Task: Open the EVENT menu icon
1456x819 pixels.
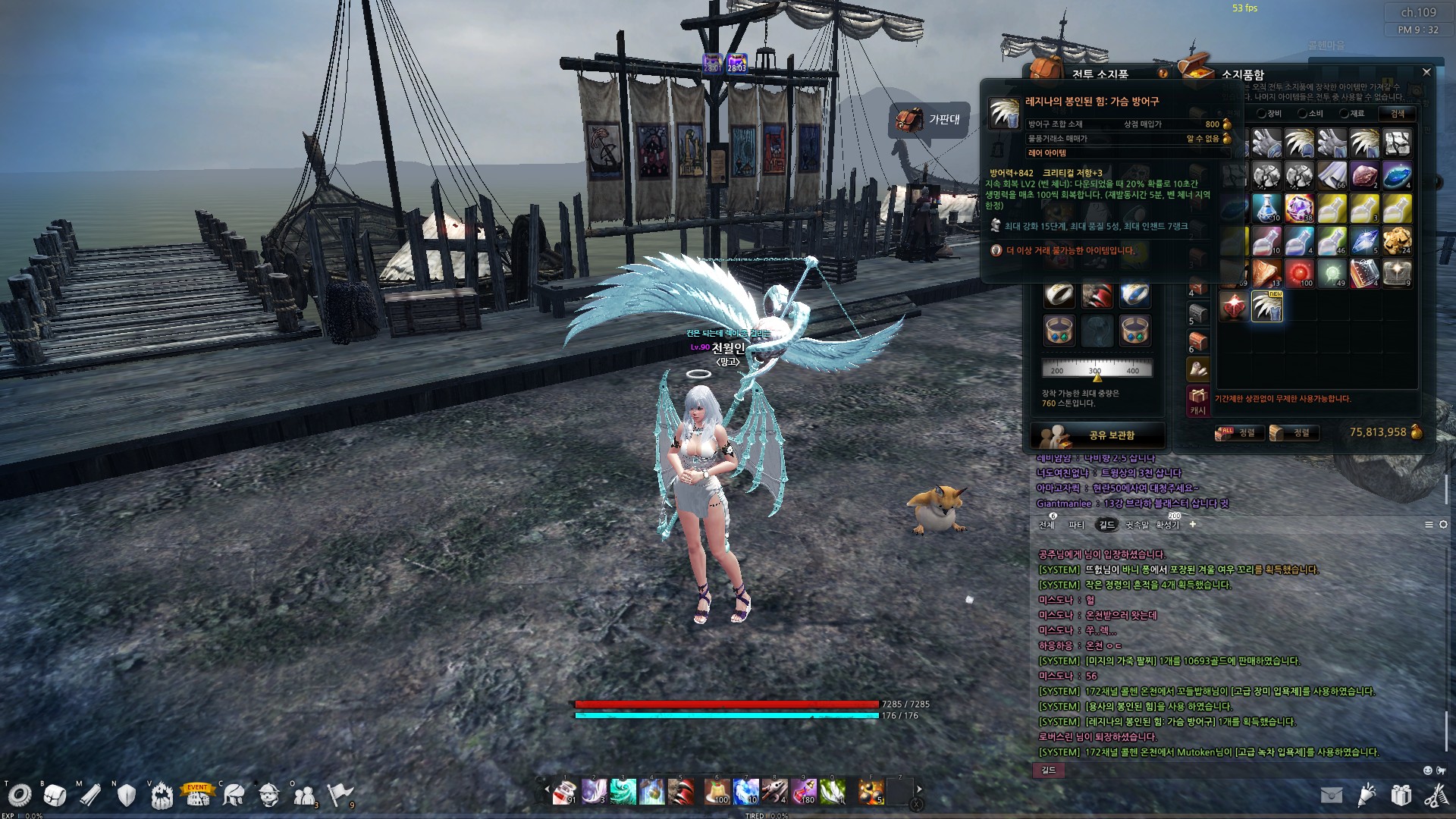Action: coord(197,794)
